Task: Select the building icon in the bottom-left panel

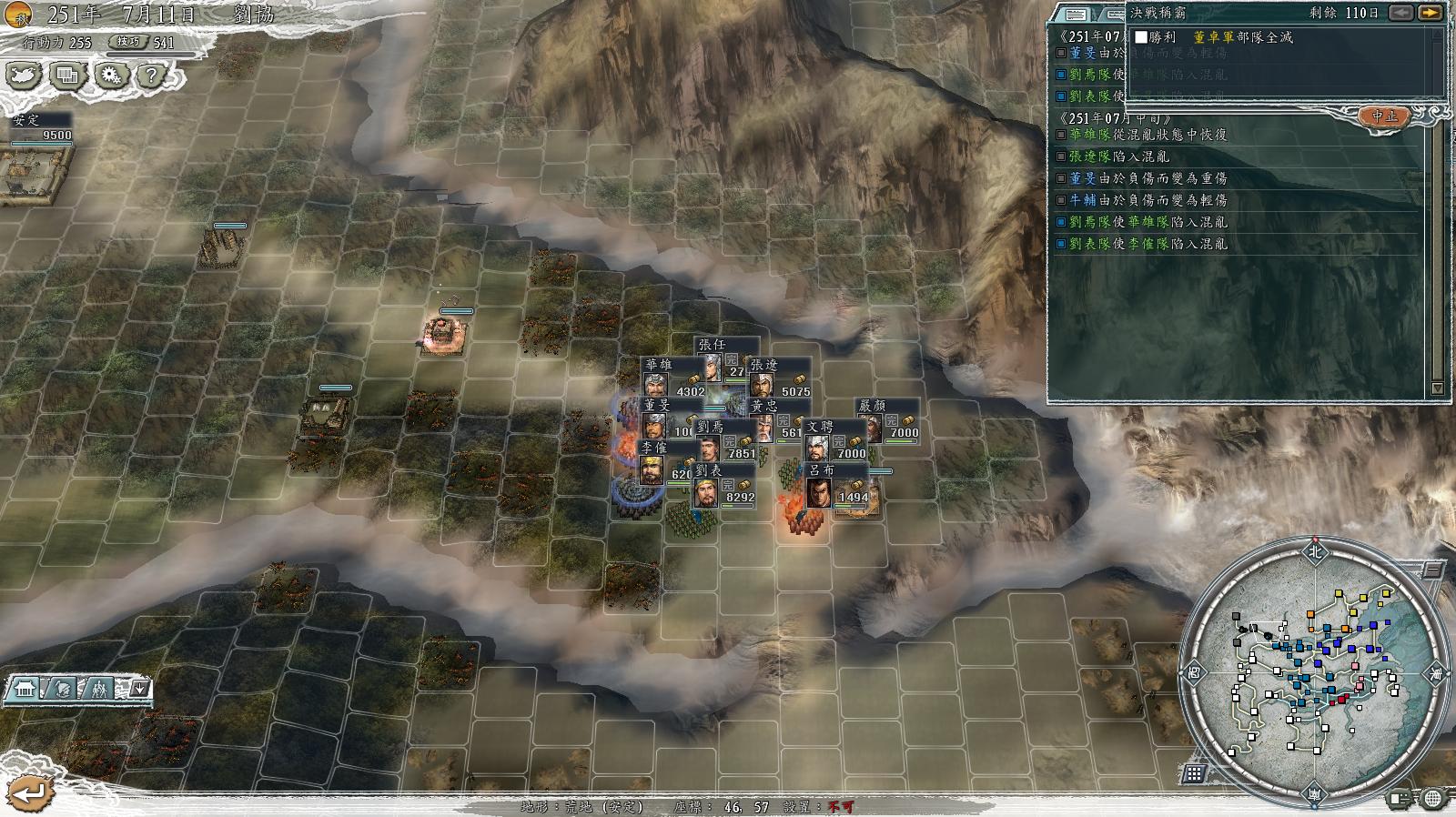Action: pyautogui.click(x=25, y=689)
